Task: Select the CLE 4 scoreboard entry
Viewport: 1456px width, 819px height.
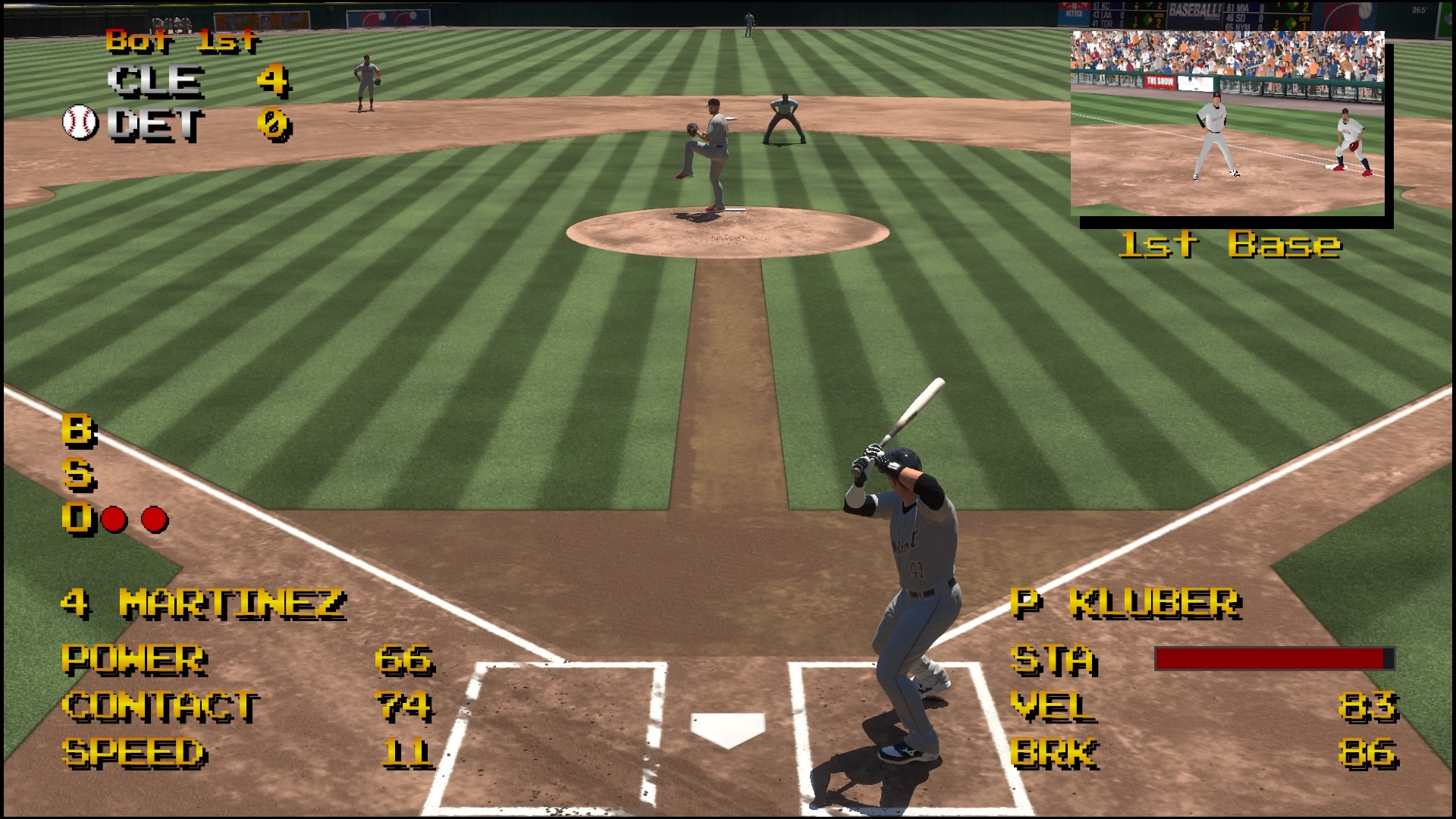Action: point(190,81)
